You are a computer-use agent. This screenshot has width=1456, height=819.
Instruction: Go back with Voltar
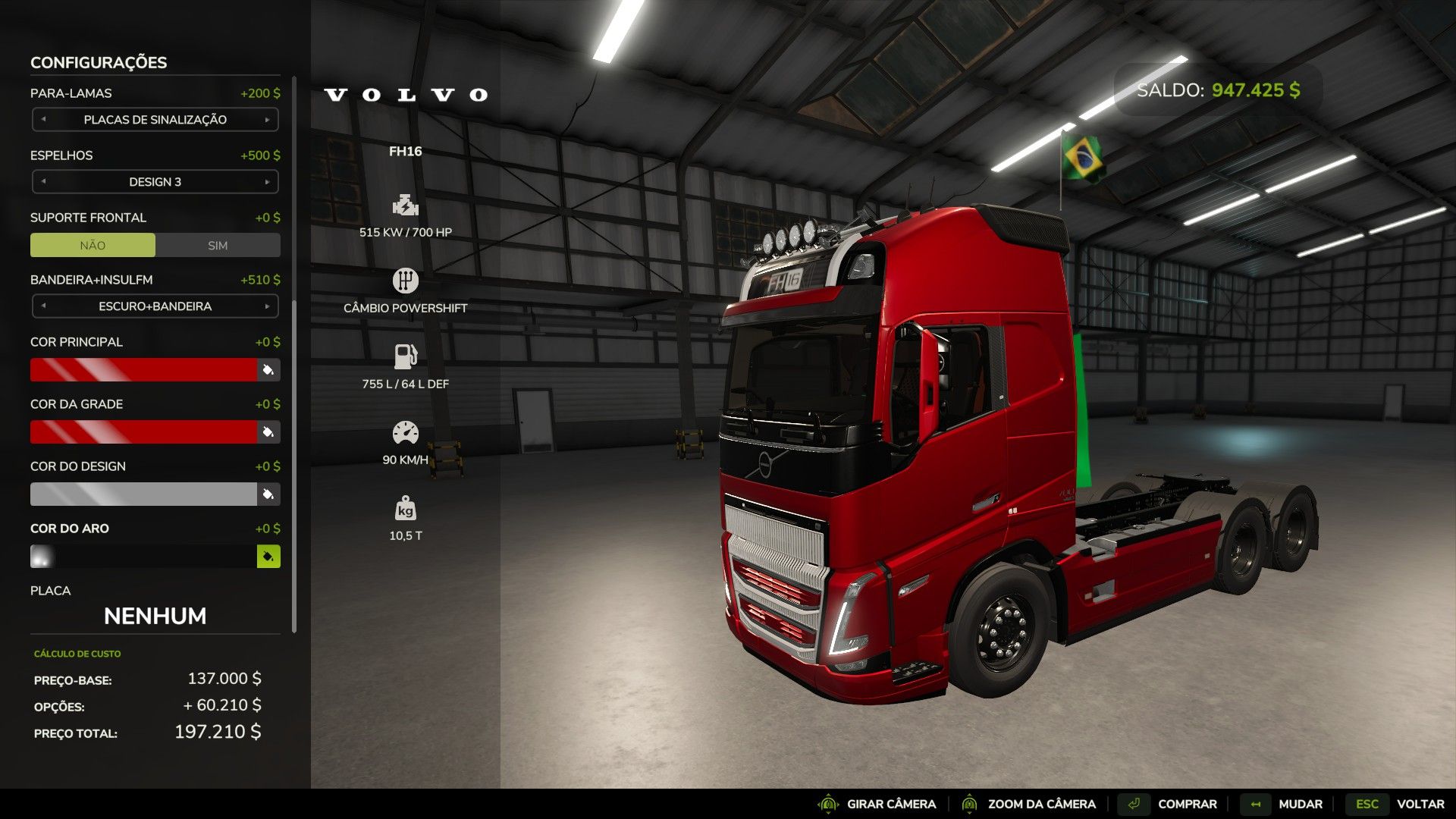pyautogui.click(x=1396, y=804)
